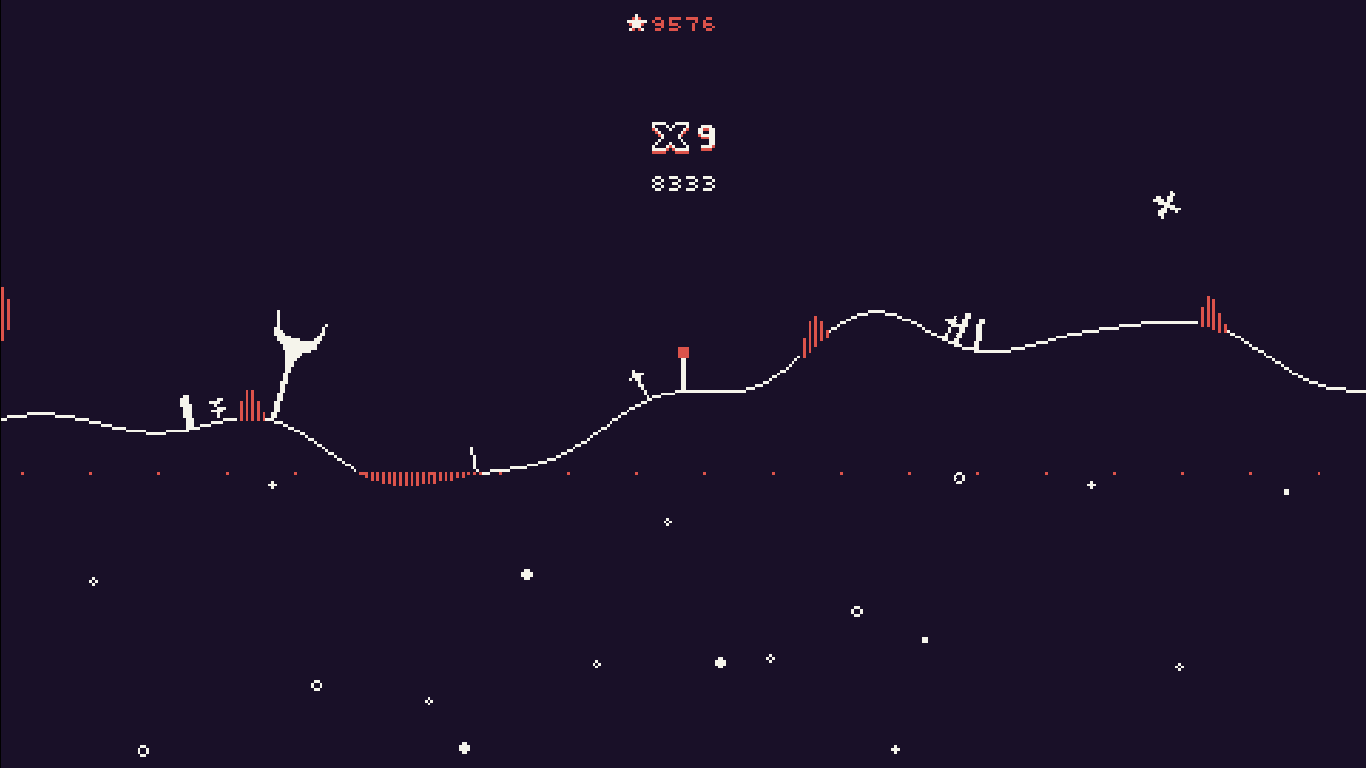Image resolution: width=1366 pixels, height=768 pixels.
Task: Click the red stripe cluster on the left summit
Action: click(248, 405)
